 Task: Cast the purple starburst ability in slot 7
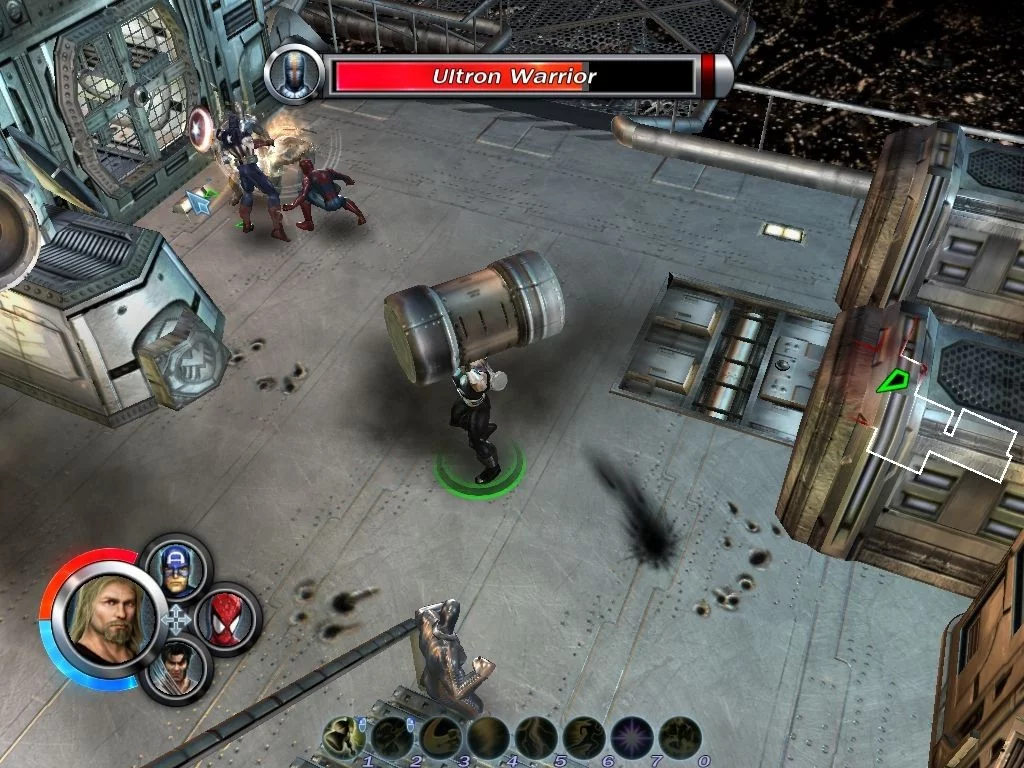(632, 738)
